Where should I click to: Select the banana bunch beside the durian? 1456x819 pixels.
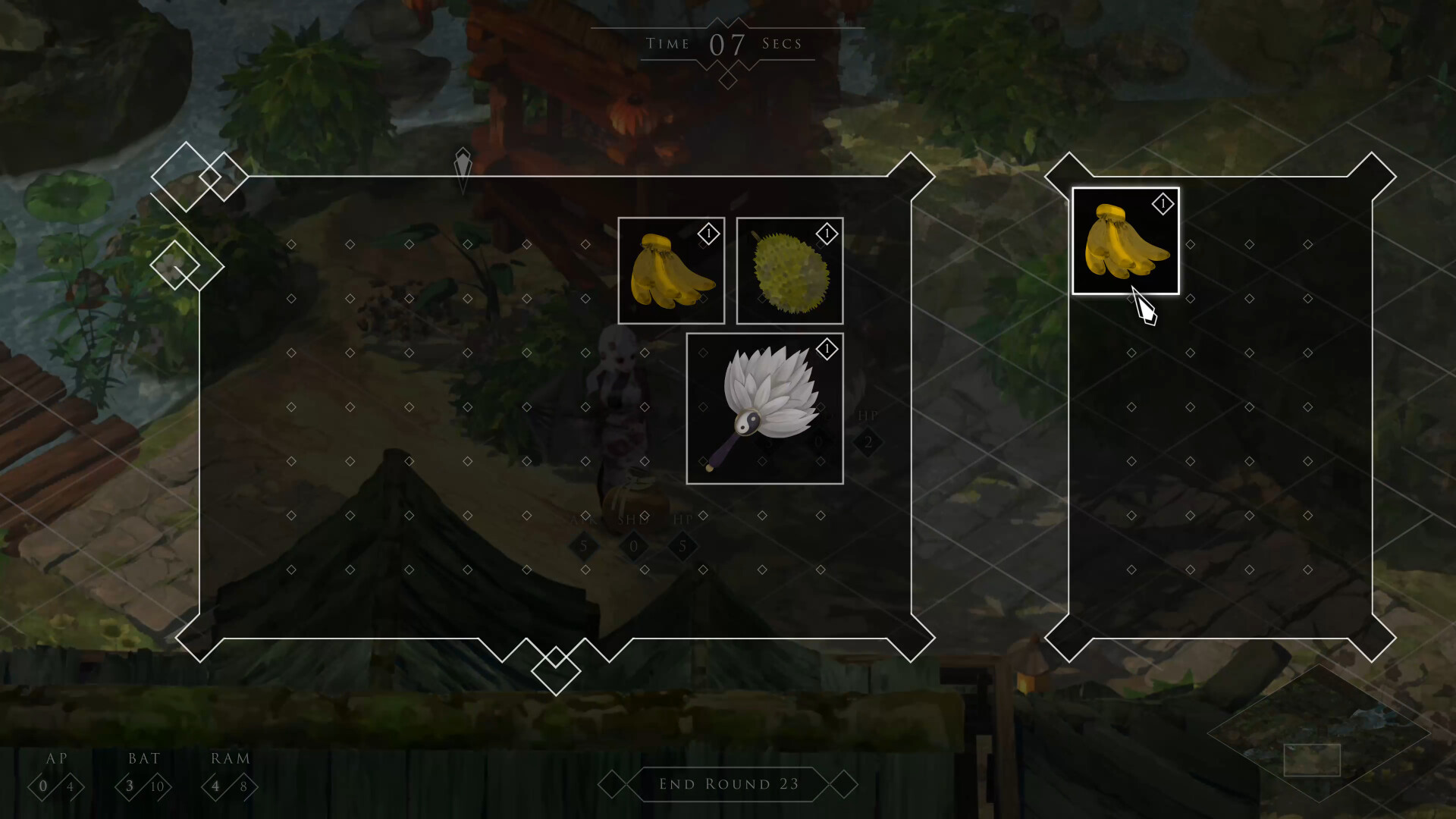click(671, 271)
